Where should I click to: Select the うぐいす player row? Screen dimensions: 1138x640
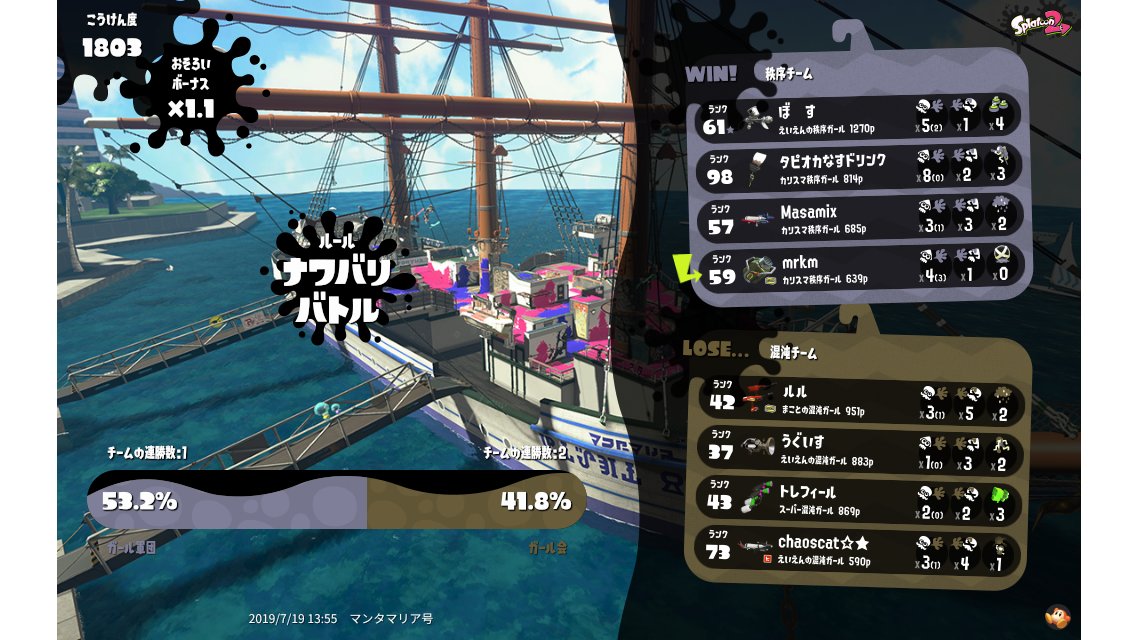tap(859, 450)
